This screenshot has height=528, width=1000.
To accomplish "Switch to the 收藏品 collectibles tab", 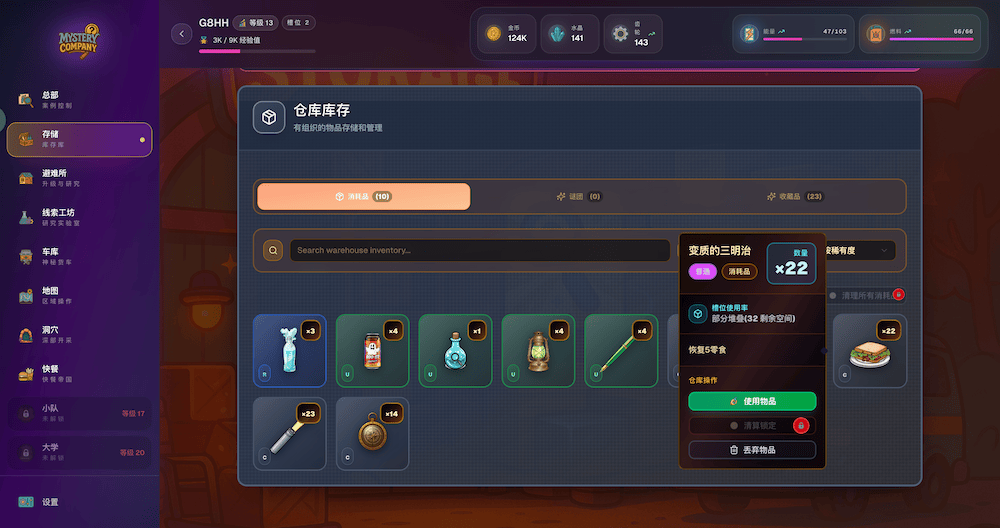I will 794,197.
